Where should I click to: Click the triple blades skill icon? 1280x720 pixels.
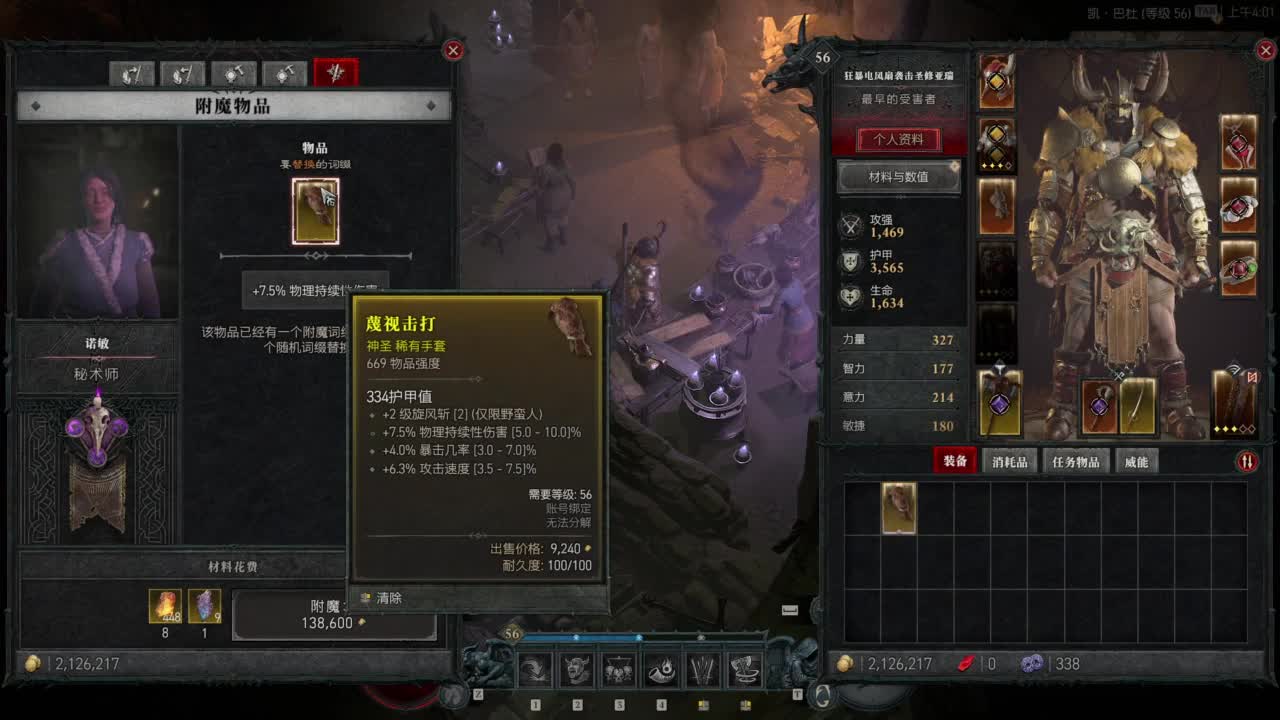[701, 668]
